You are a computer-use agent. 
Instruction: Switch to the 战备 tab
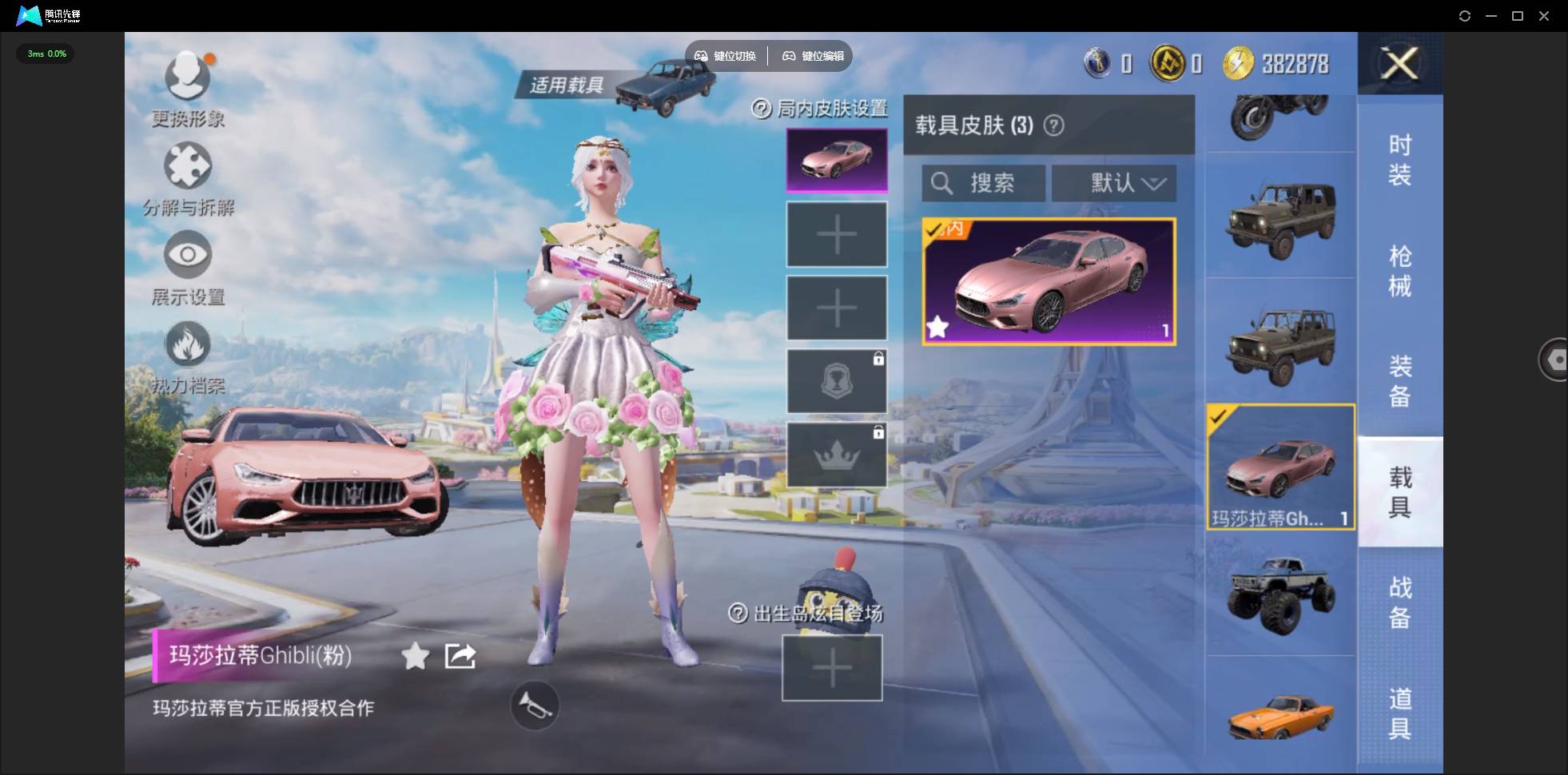1399,602
